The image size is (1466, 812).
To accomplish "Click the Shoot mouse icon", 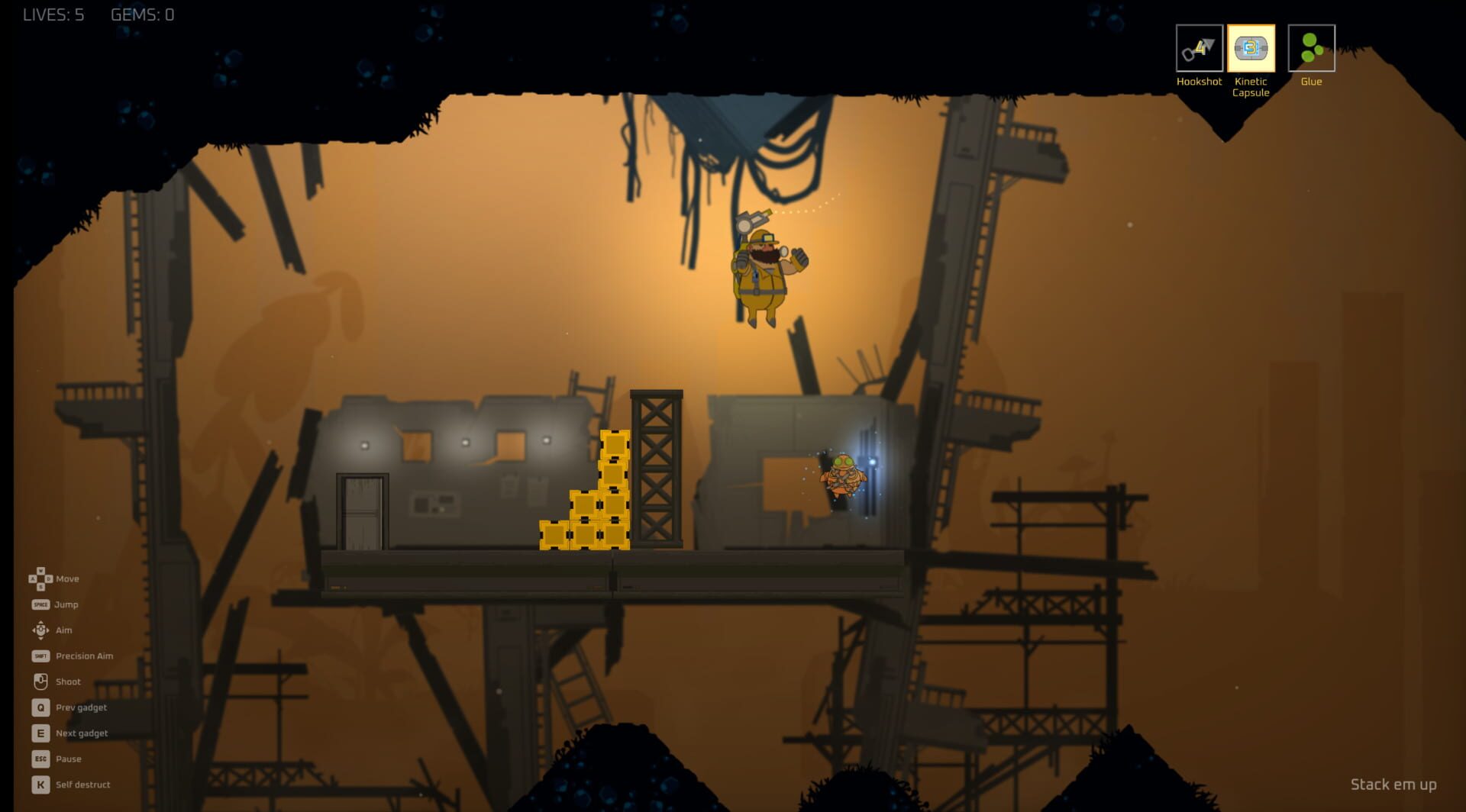I will pyautogui.click(x=39, y=681).
